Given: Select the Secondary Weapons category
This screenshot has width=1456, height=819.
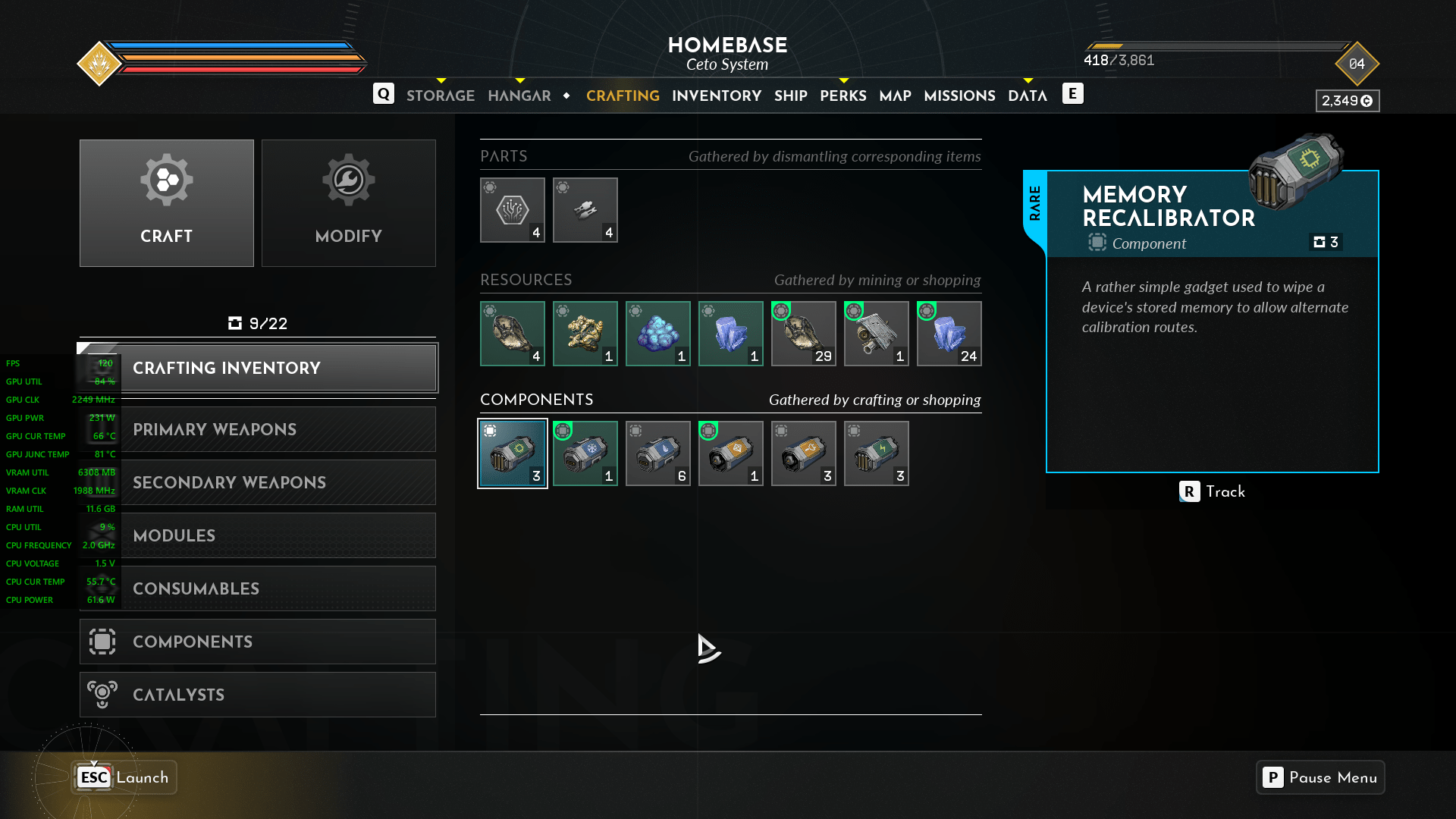Looking at the screenshot, I should [258, 482].
